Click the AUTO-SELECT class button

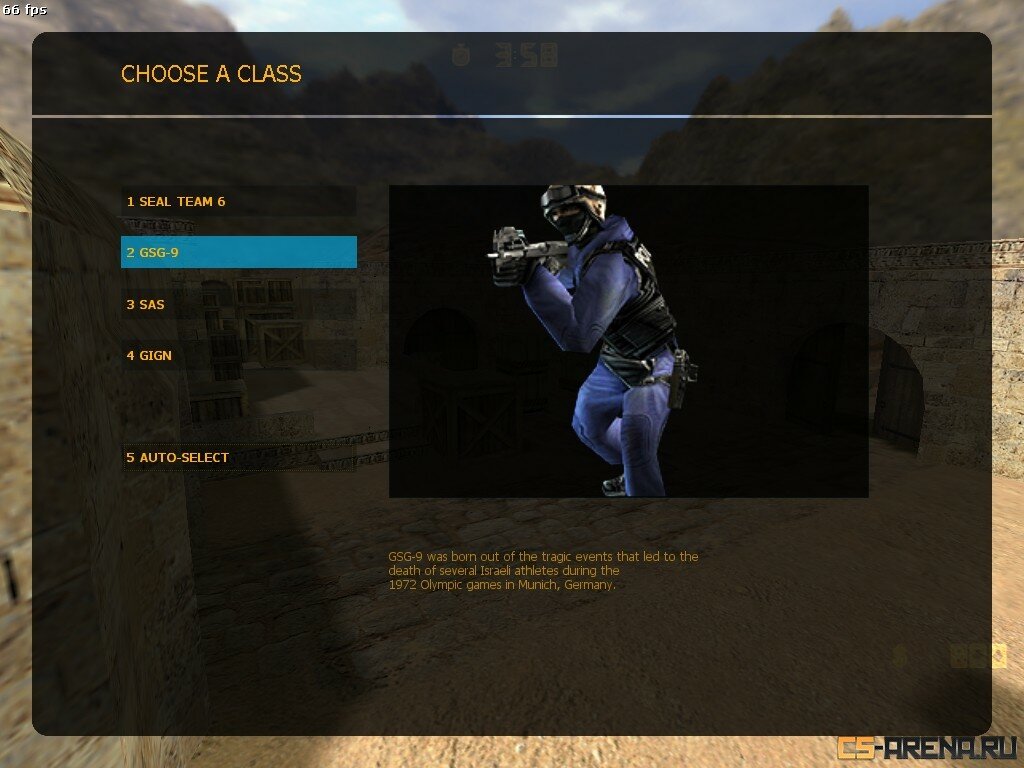pyautogui.click(x=238, y=457)
